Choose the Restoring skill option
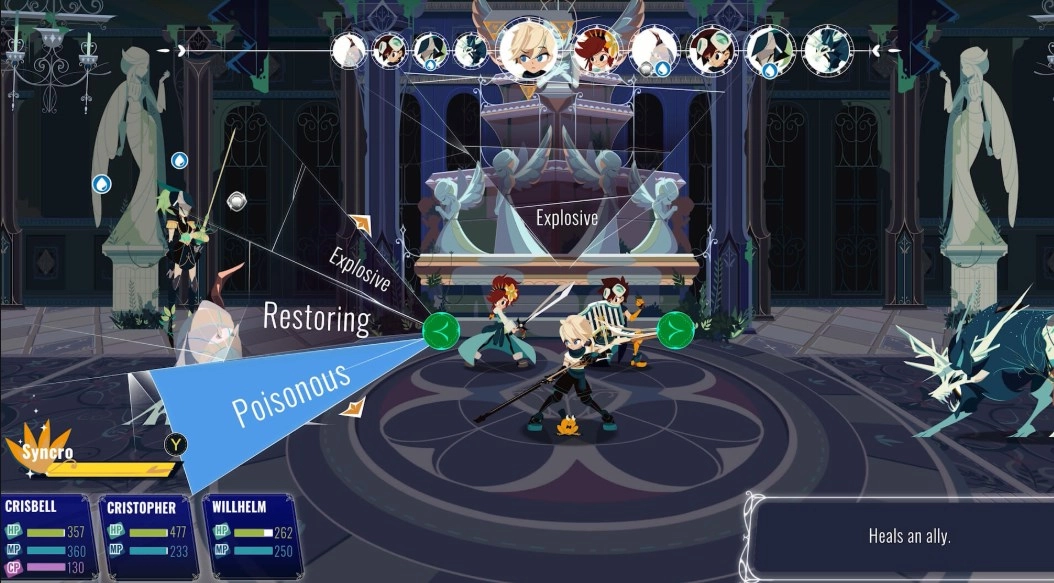The height and width of the screenshot is (583, 1054). [316, 318]
